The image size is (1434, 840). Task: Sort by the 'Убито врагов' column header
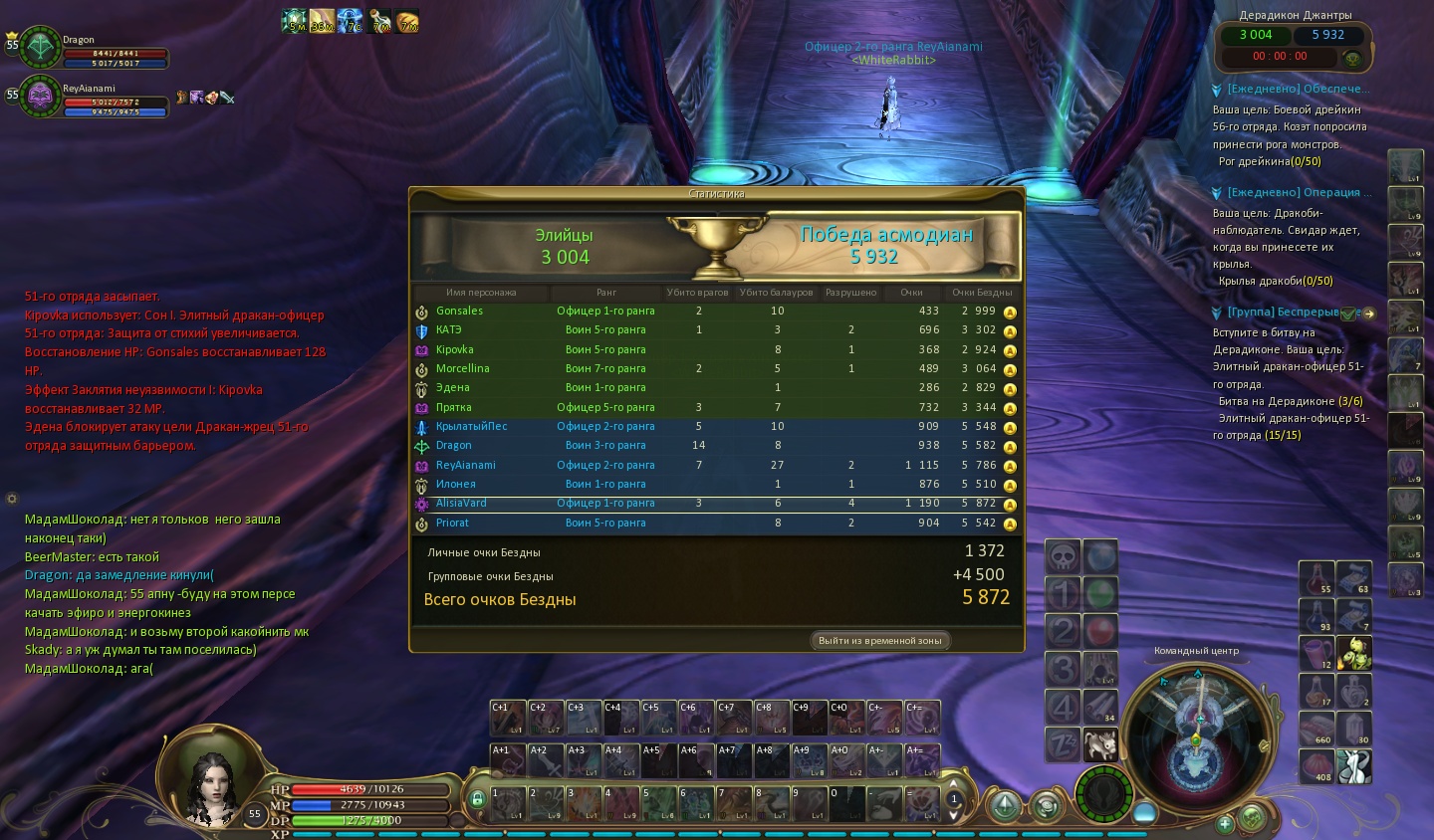(x=698, y=293)
